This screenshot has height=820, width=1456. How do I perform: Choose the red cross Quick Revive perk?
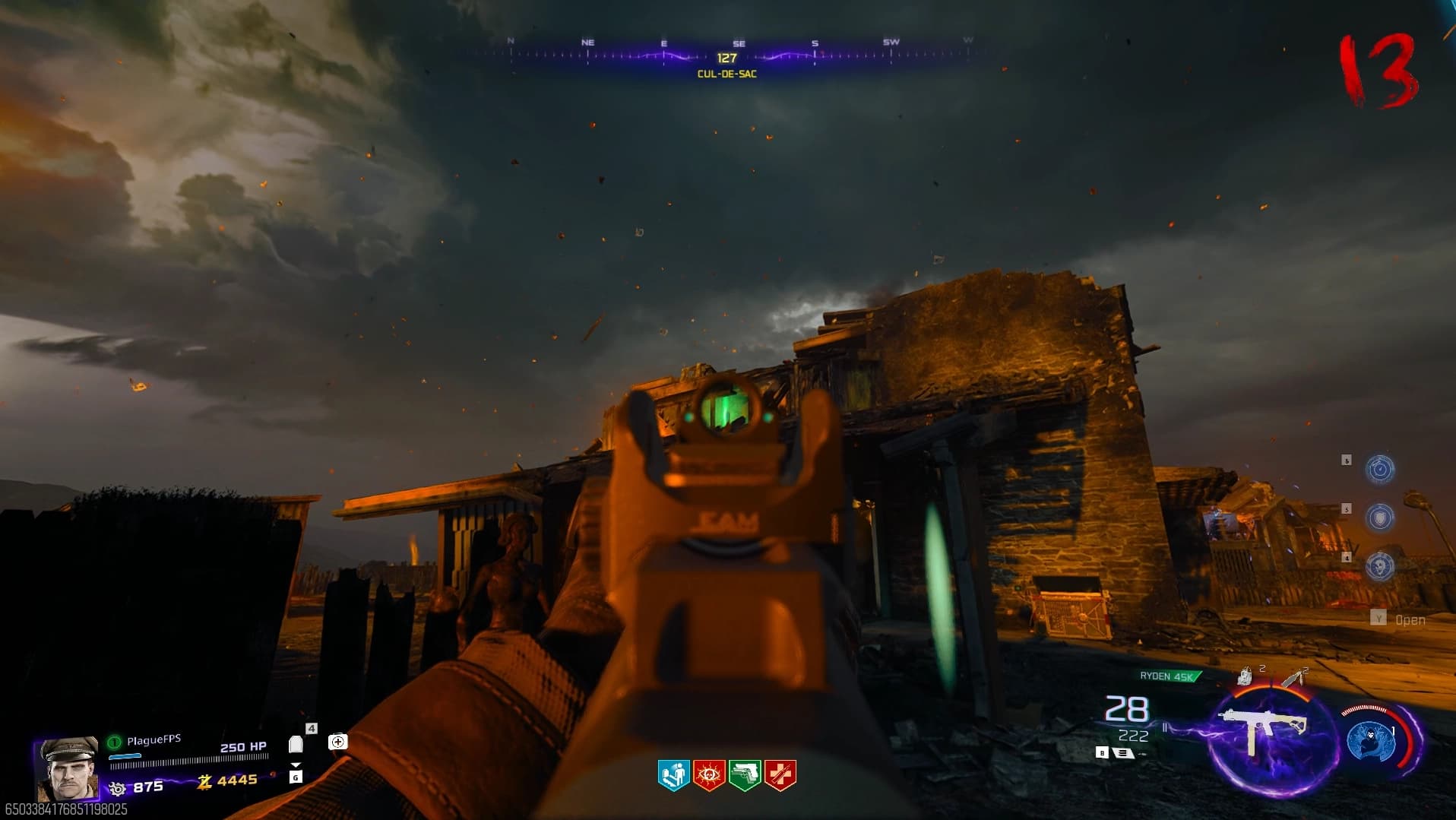780,775
